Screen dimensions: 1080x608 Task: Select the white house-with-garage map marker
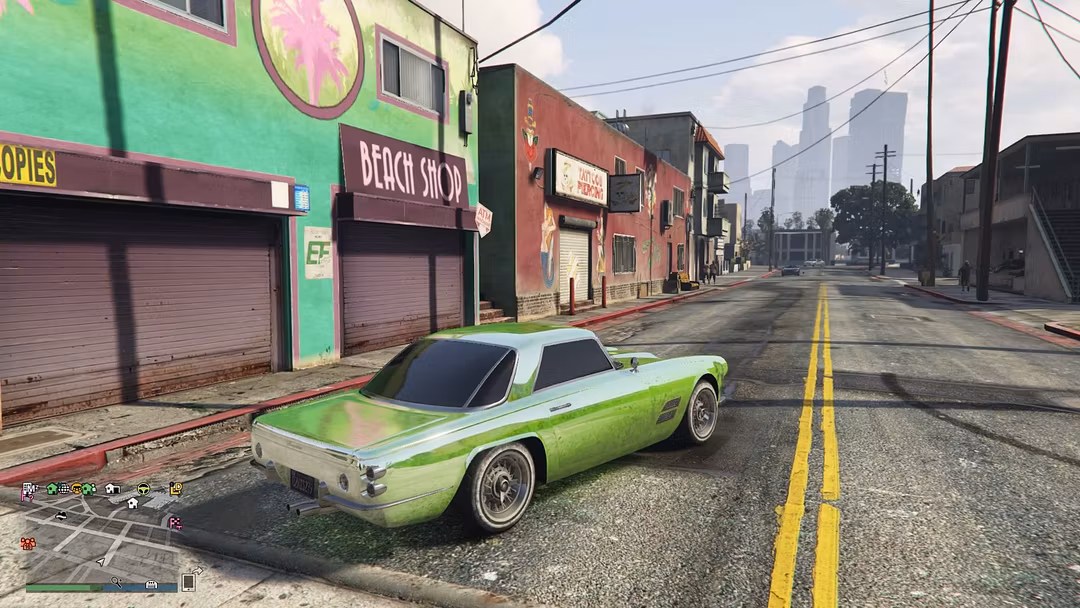click(112, 489)
